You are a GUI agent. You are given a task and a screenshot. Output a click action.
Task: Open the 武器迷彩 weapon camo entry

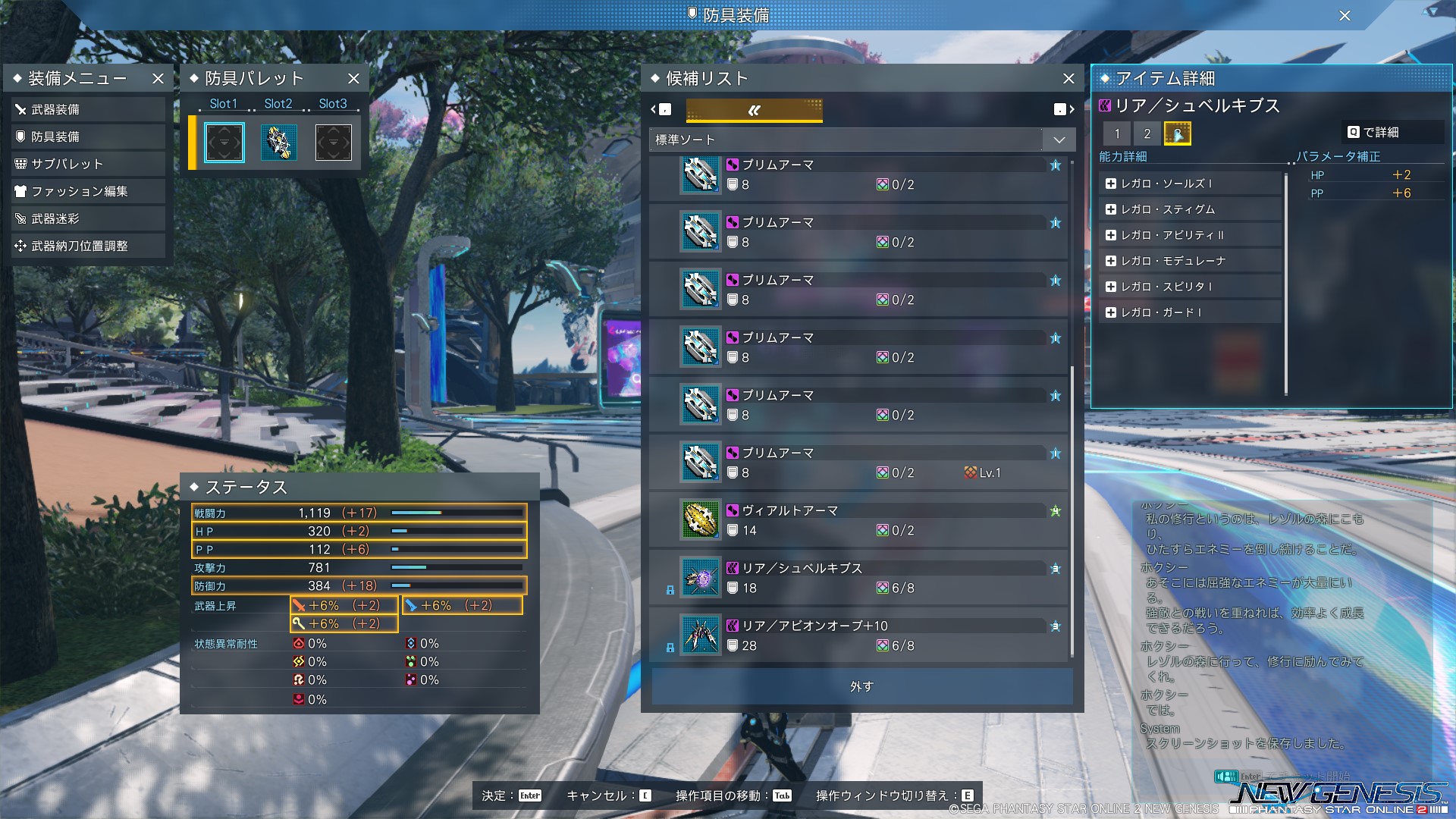point(87,219)
